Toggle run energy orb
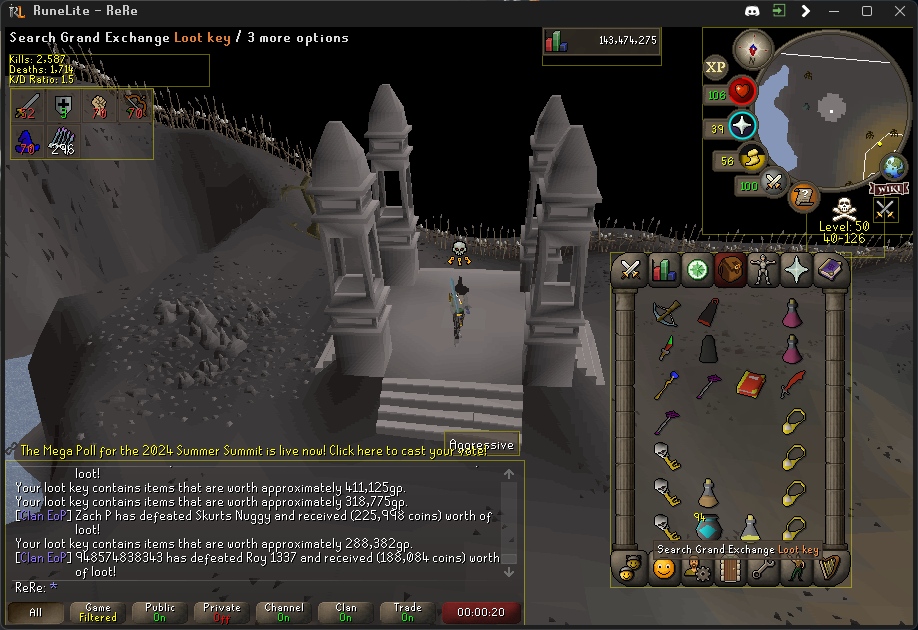918x630 pixels. [x=753, y=158]
